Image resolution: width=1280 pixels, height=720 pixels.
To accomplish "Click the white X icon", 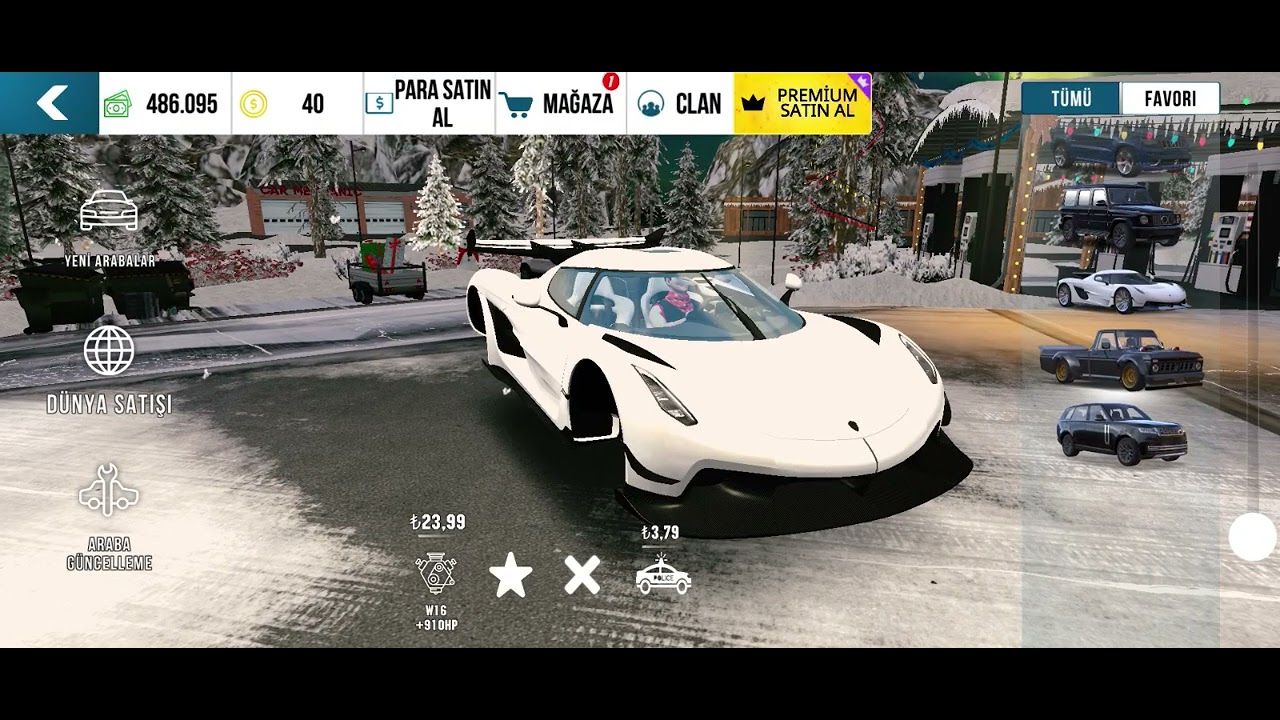I will coord(582,575).
